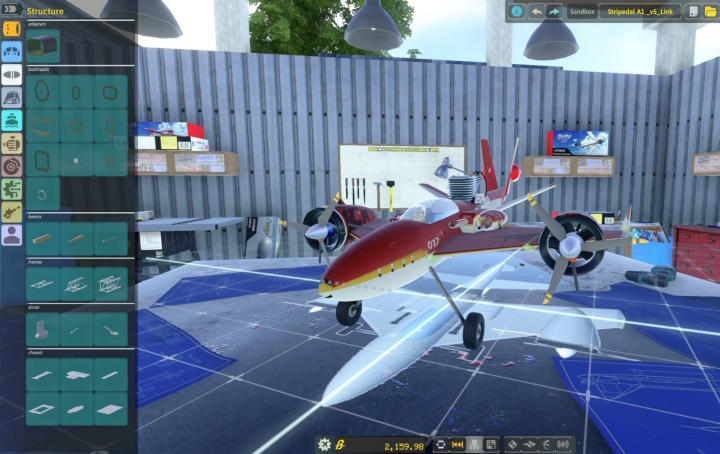Choose the first chassis plate part
The height and width of the screenshot is (454, 720).
click(x=43, y=374)
